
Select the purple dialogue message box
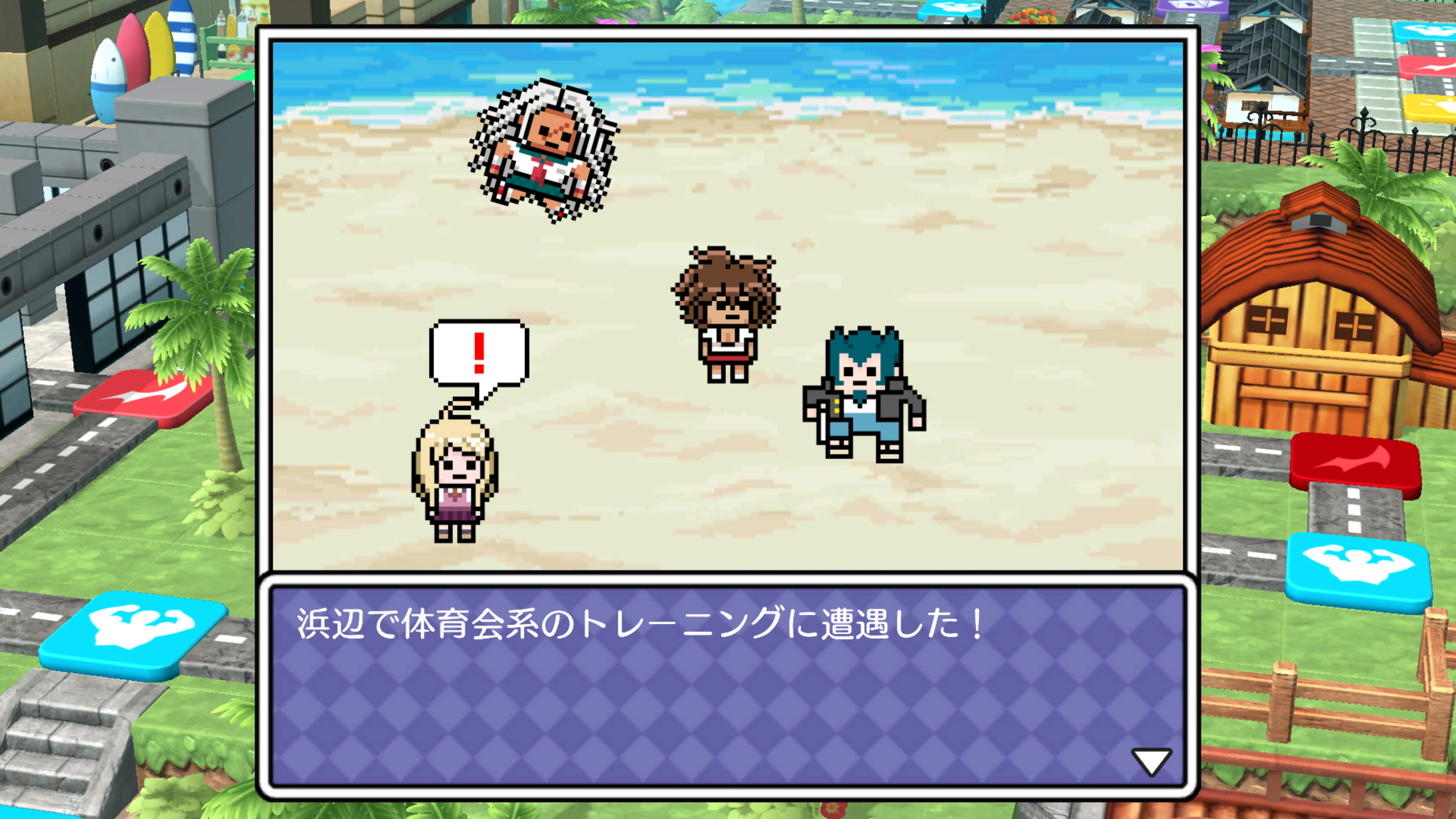pos(729,678)
